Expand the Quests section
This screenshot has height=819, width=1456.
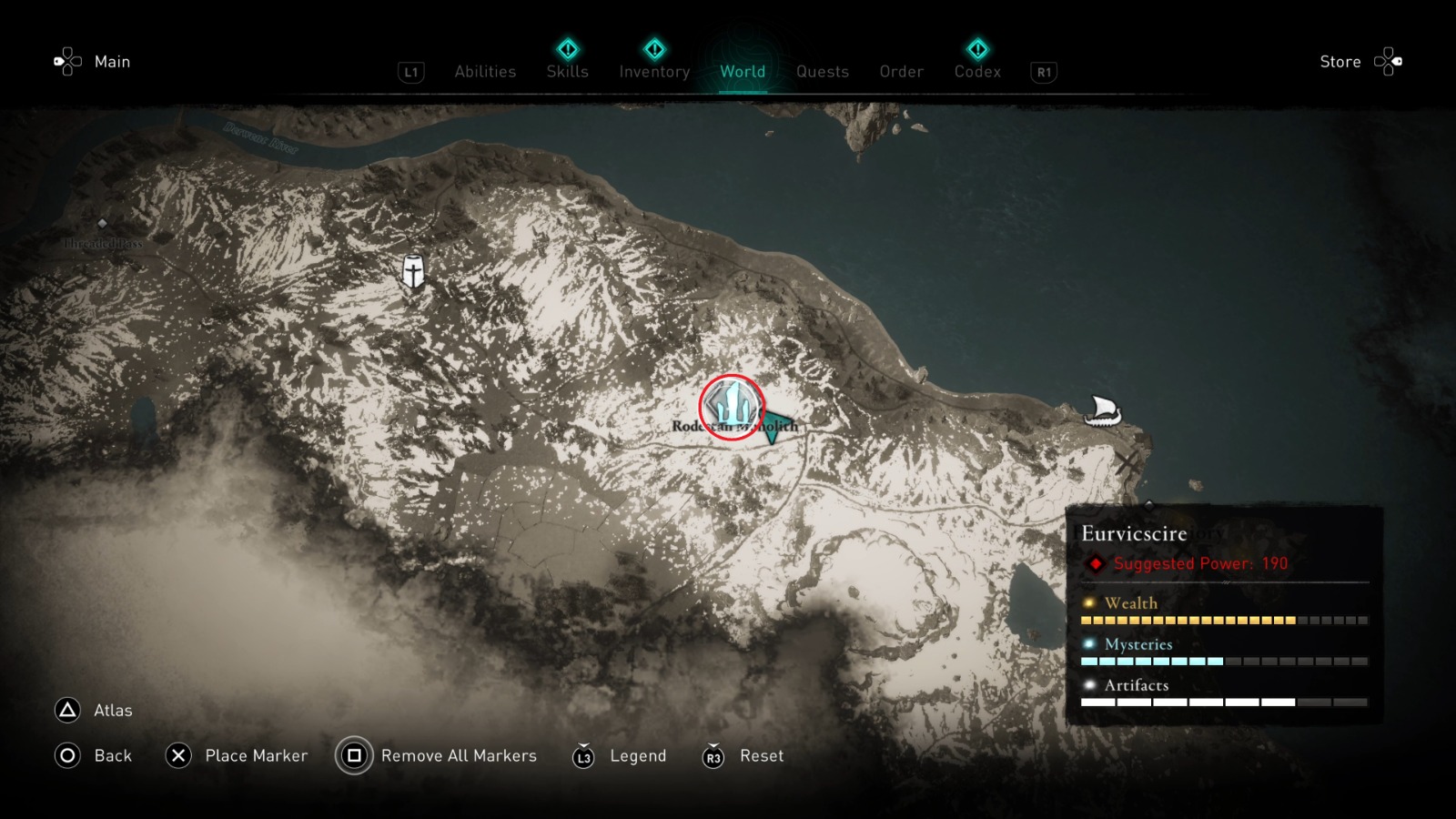822,72
